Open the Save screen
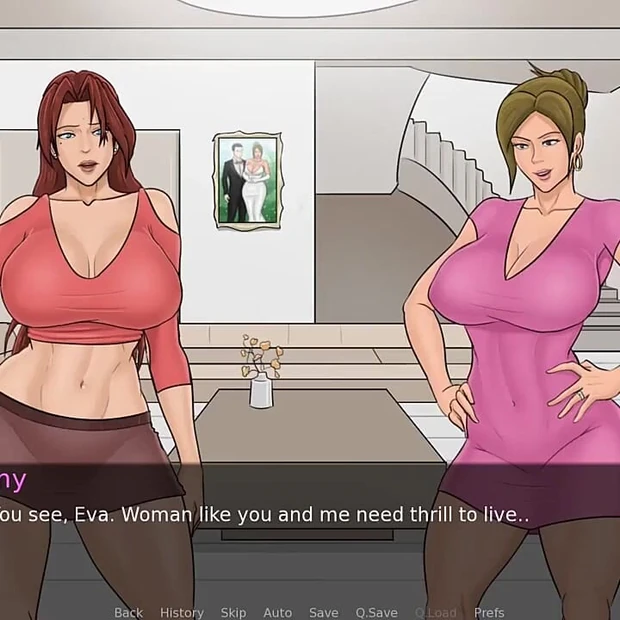Image resolution: width=620 pixels, height=620 pixels. click(323, 612)
